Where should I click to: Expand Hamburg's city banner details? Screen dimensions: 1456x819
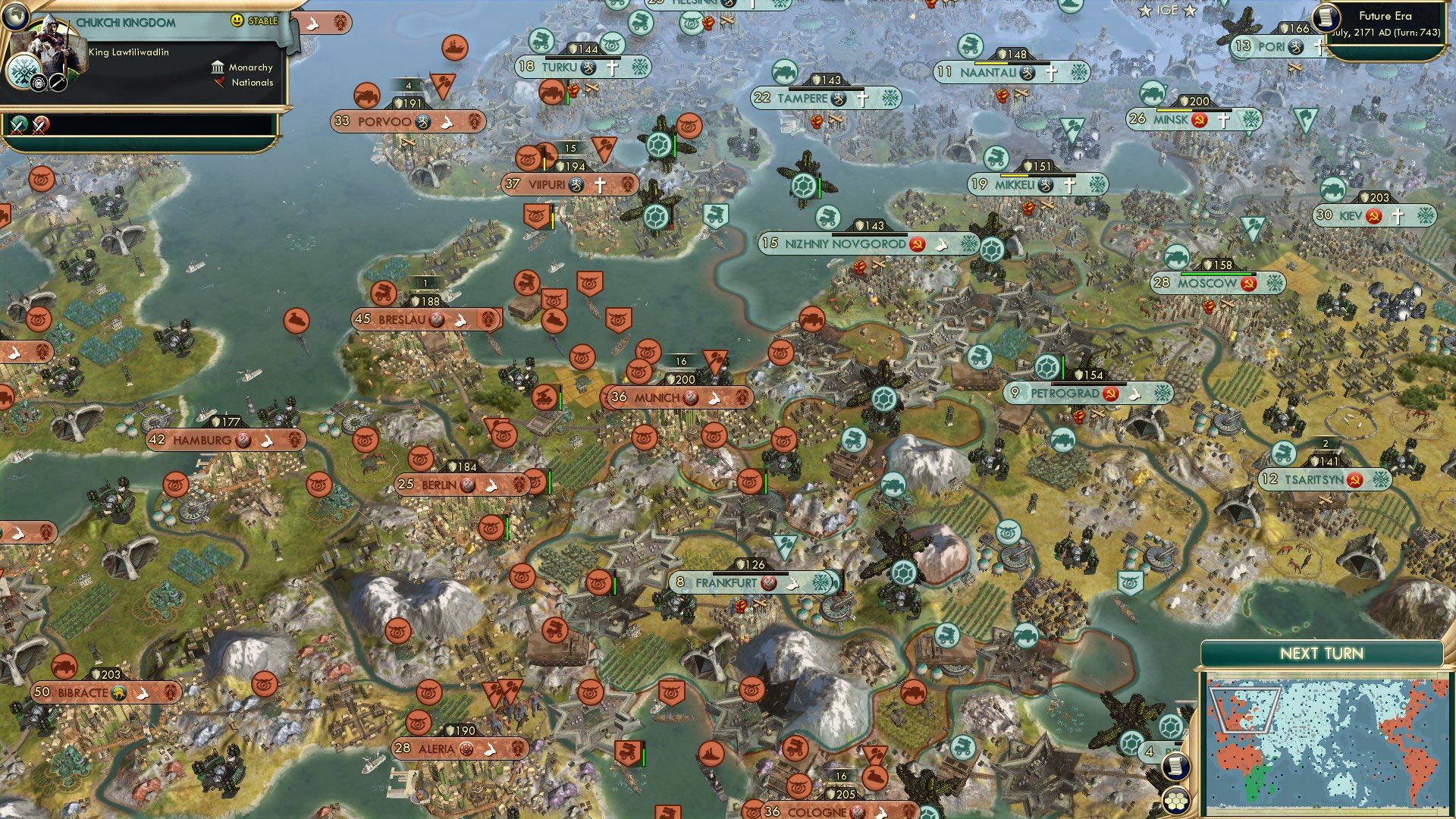coord(201,438)
